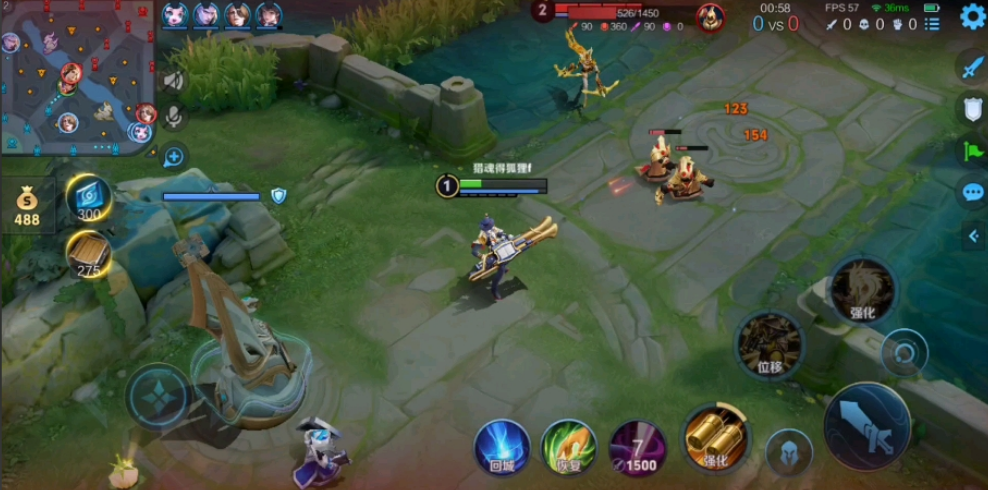
Task: Send the green flag gather signal
Action: click(972, 151)
